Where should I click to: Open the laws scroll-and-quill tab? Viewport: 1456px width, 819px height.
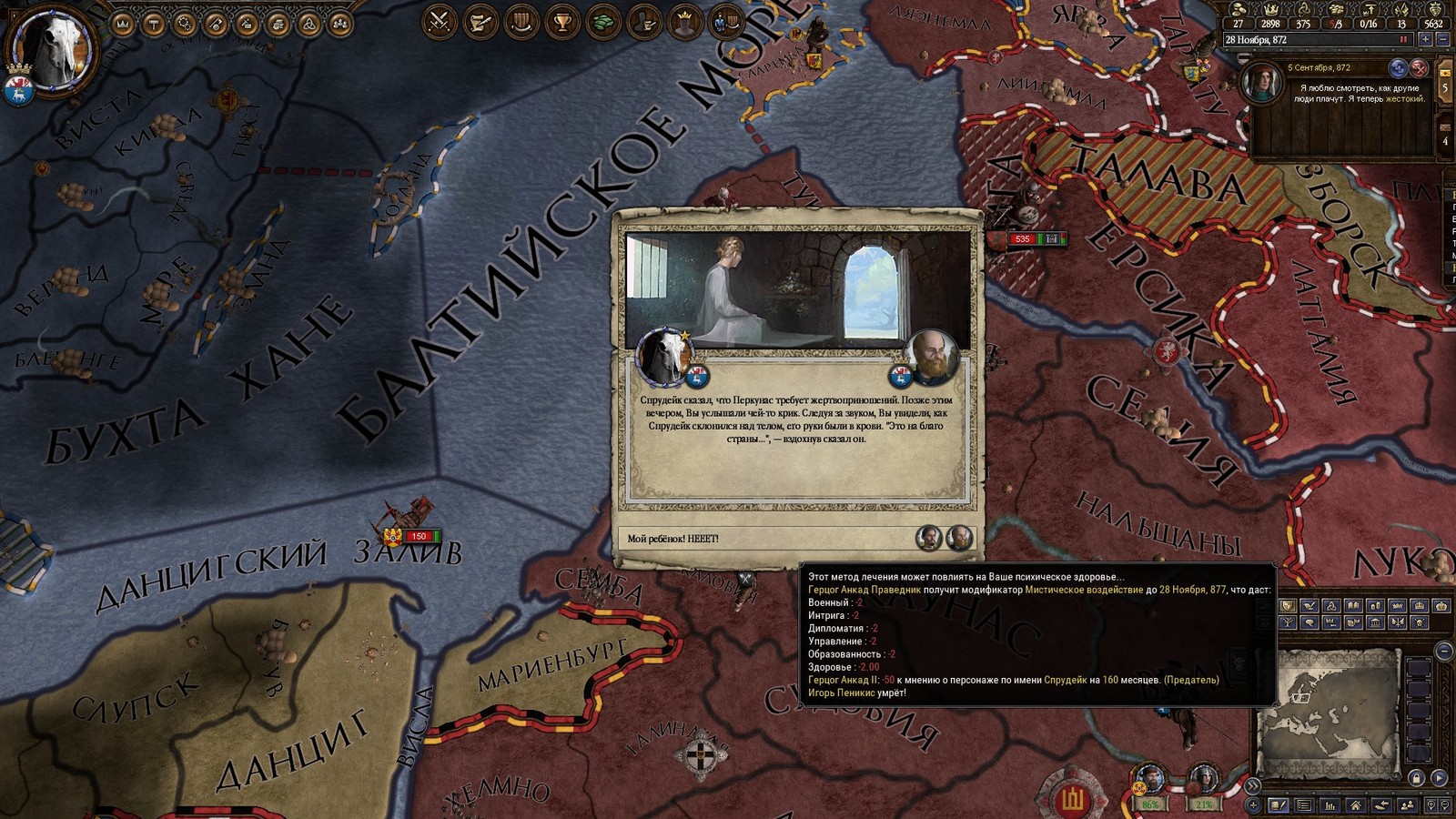tap(480, 21)
